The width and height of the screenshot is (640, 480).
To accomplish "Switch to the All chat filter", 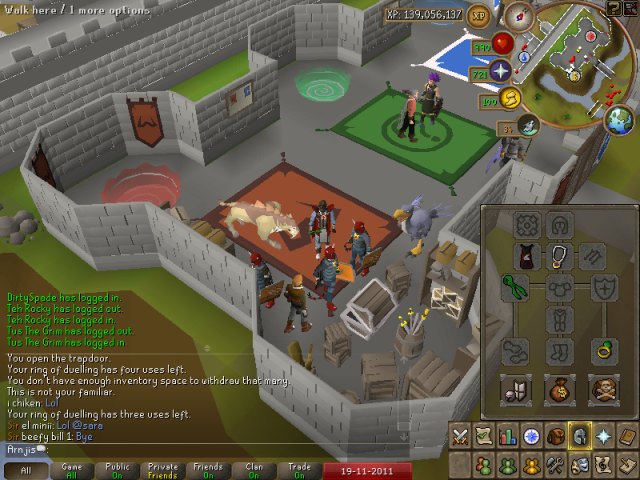I will pyautogui.click(x=26, y=469).
